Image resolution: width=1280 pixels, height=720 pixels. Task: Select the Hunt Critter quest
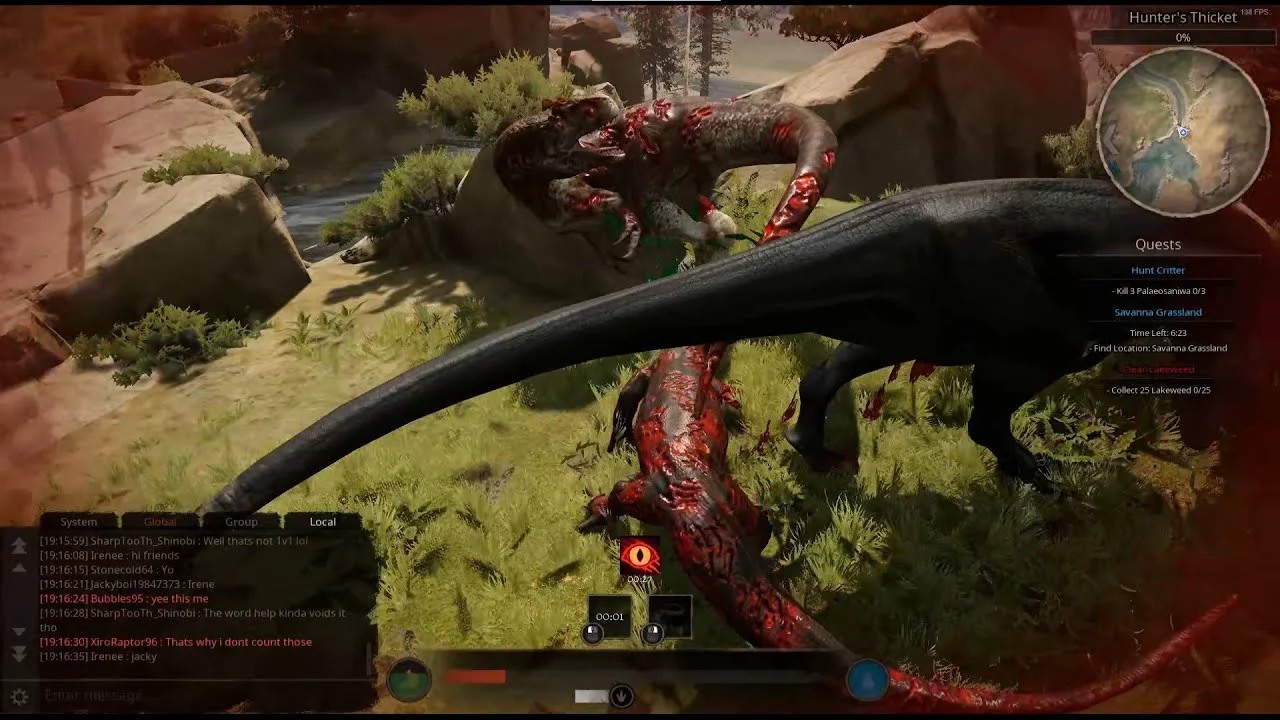pos(1158,270)
